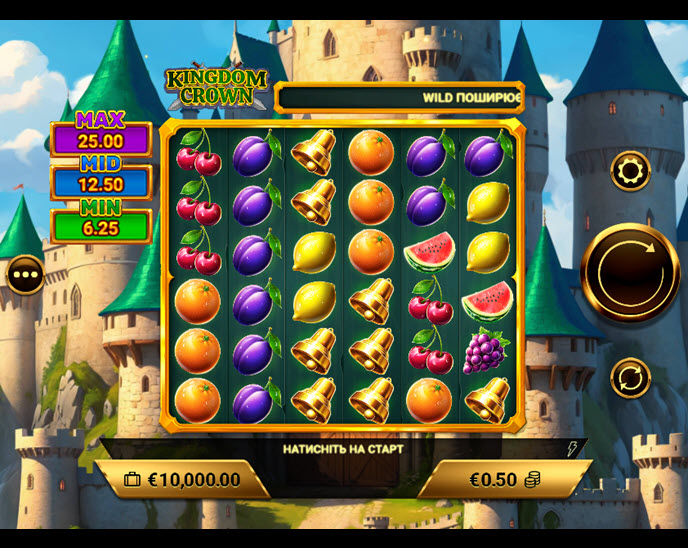Open the three-dot menu button
The image size is (688, 548).
click(25, 274)
